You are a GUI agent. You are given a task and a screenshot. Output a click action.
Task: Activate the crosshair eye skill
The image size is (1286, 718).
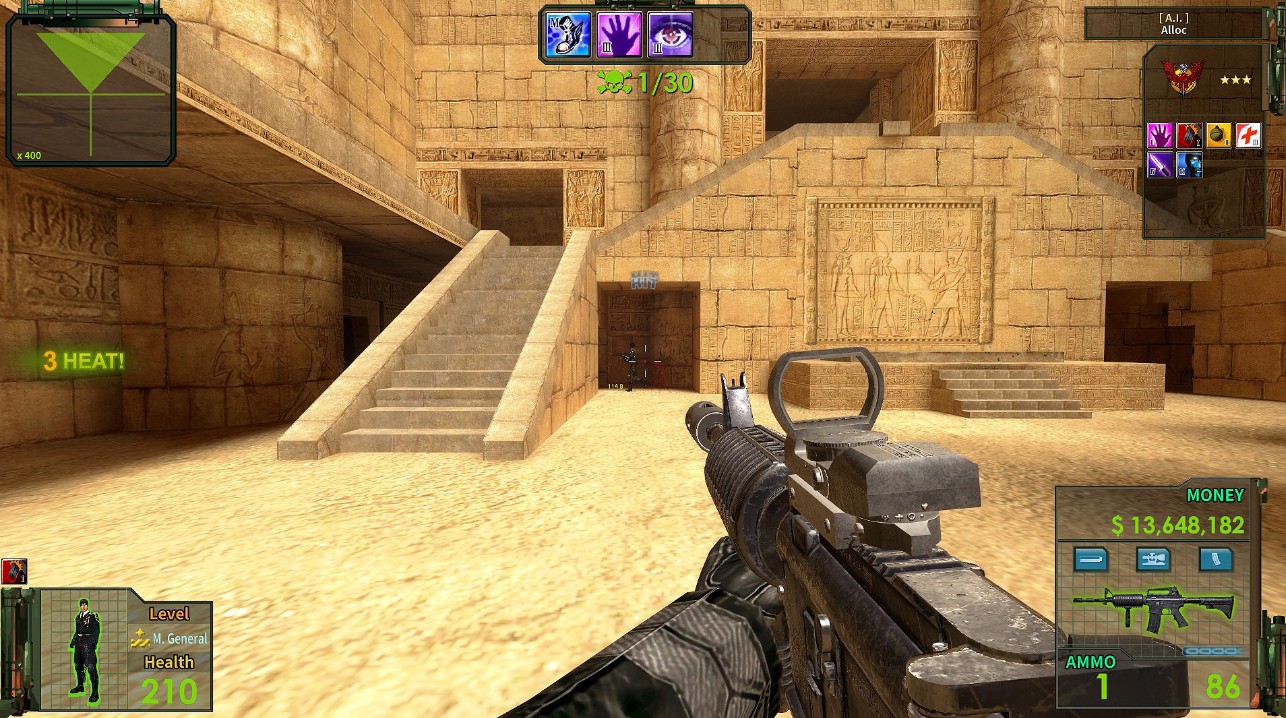(670, 34)
